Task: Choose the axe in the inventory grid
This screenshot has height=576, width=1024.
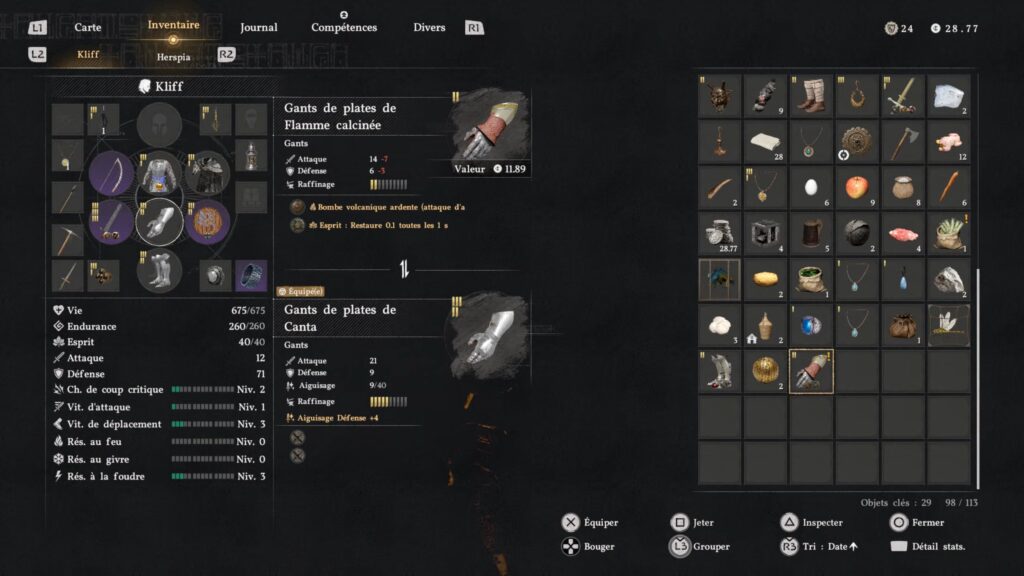Action: tap(903, 141)
